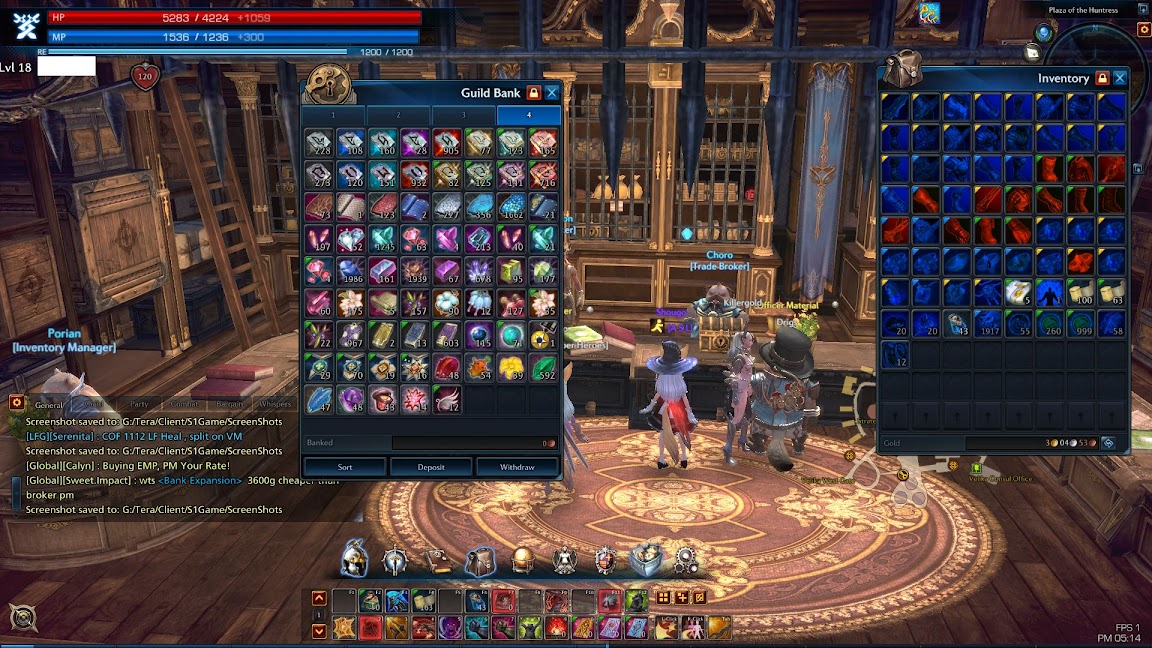Open the Combat chat tab
Viewport: 1152px width, 648px height.
(x=184, y=405)
